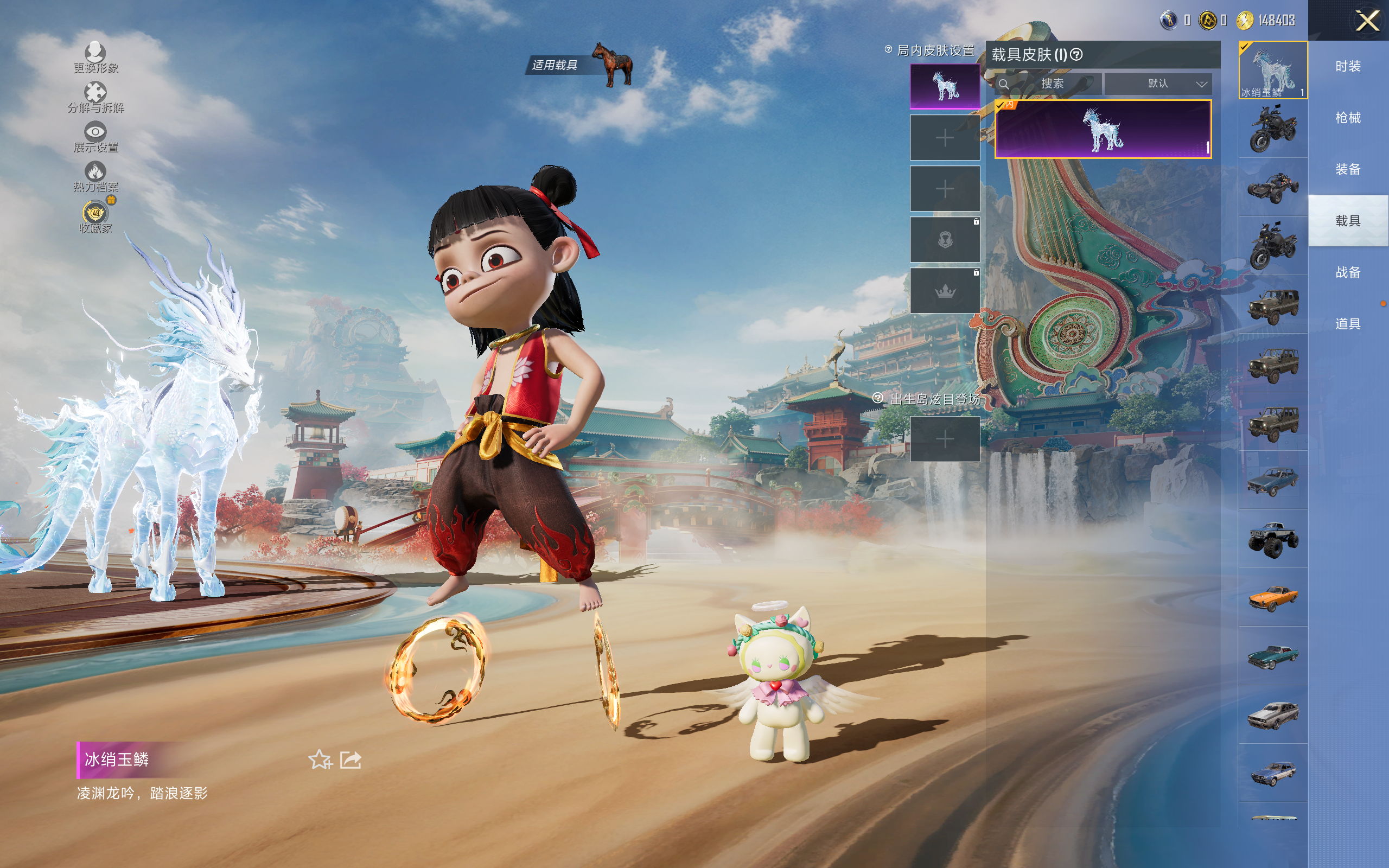Open the 枪械 category tab
Screen dimensions: 1389x868
click(1348, 118)
